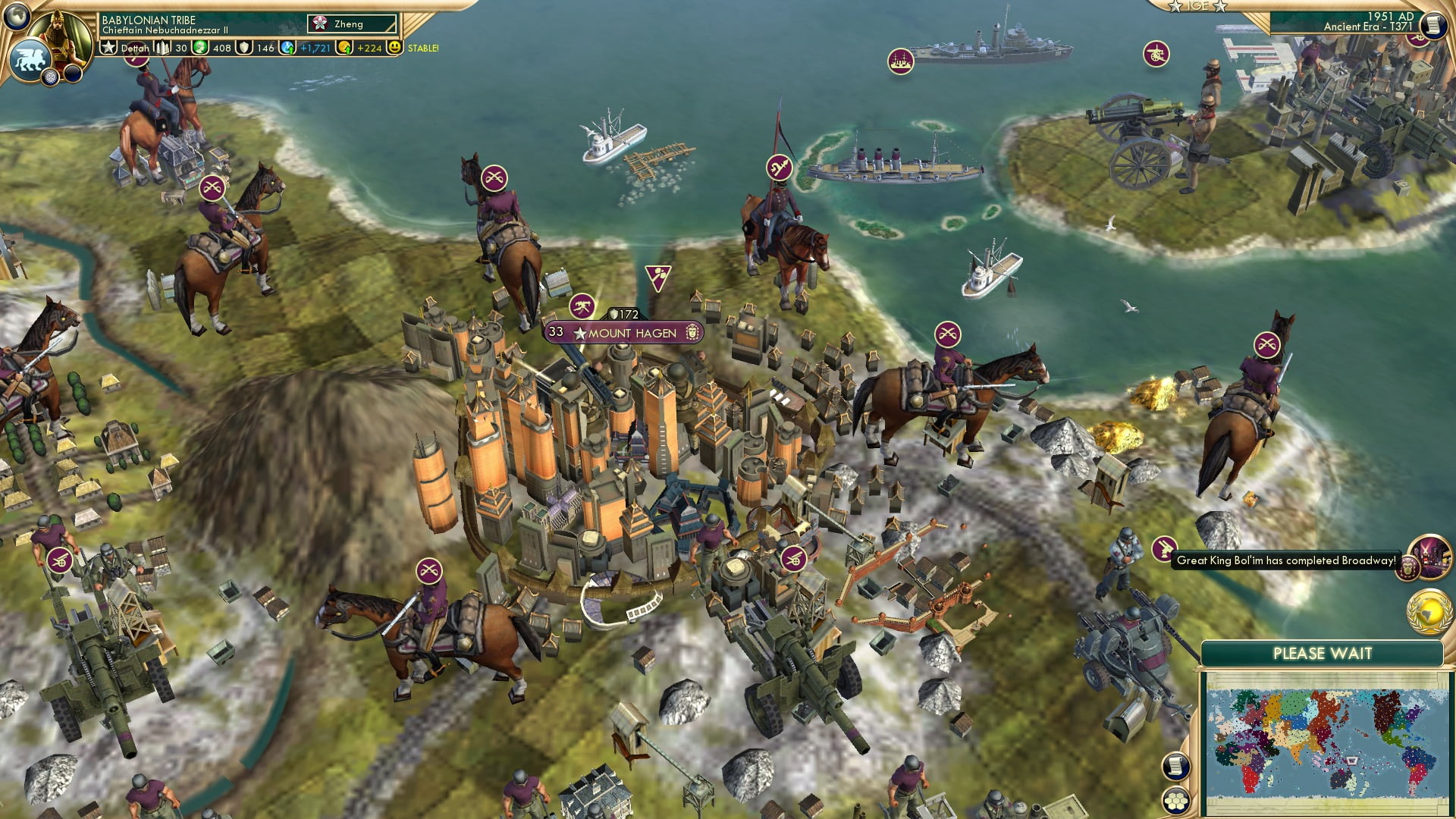Open the IGE in-game editor tab
1456x819 pixels.
1197,6
